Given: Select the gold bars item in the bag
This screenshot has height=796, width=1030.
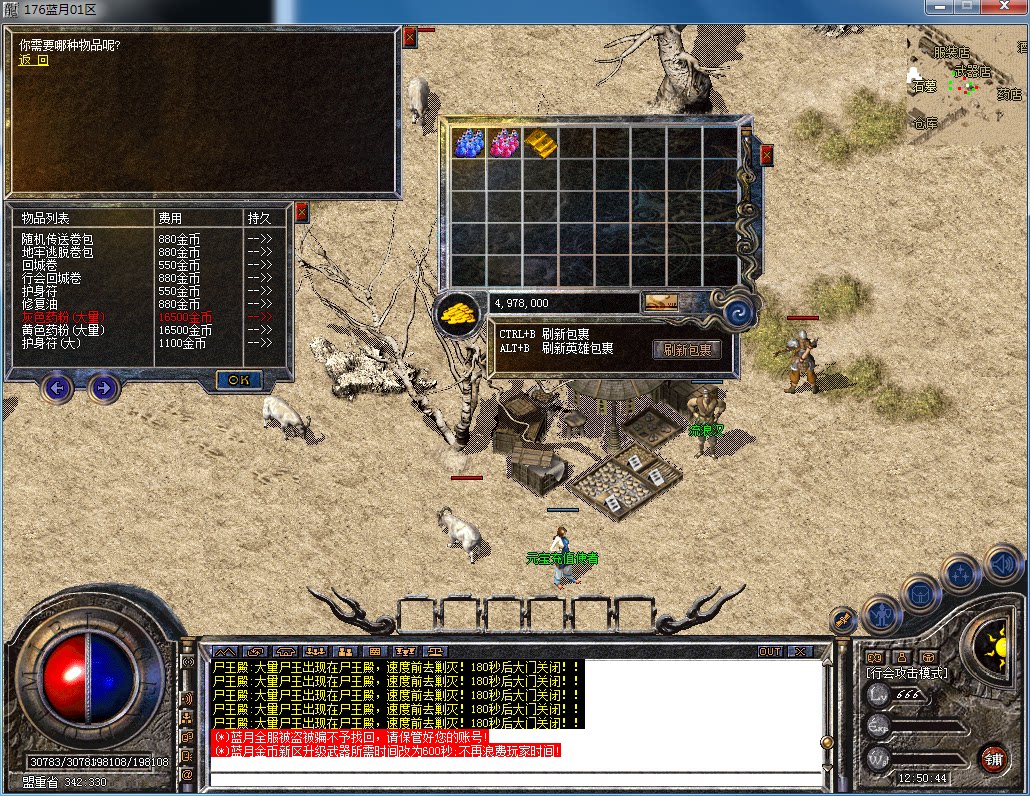Looking at the screenshot, I should pos(541,144).
